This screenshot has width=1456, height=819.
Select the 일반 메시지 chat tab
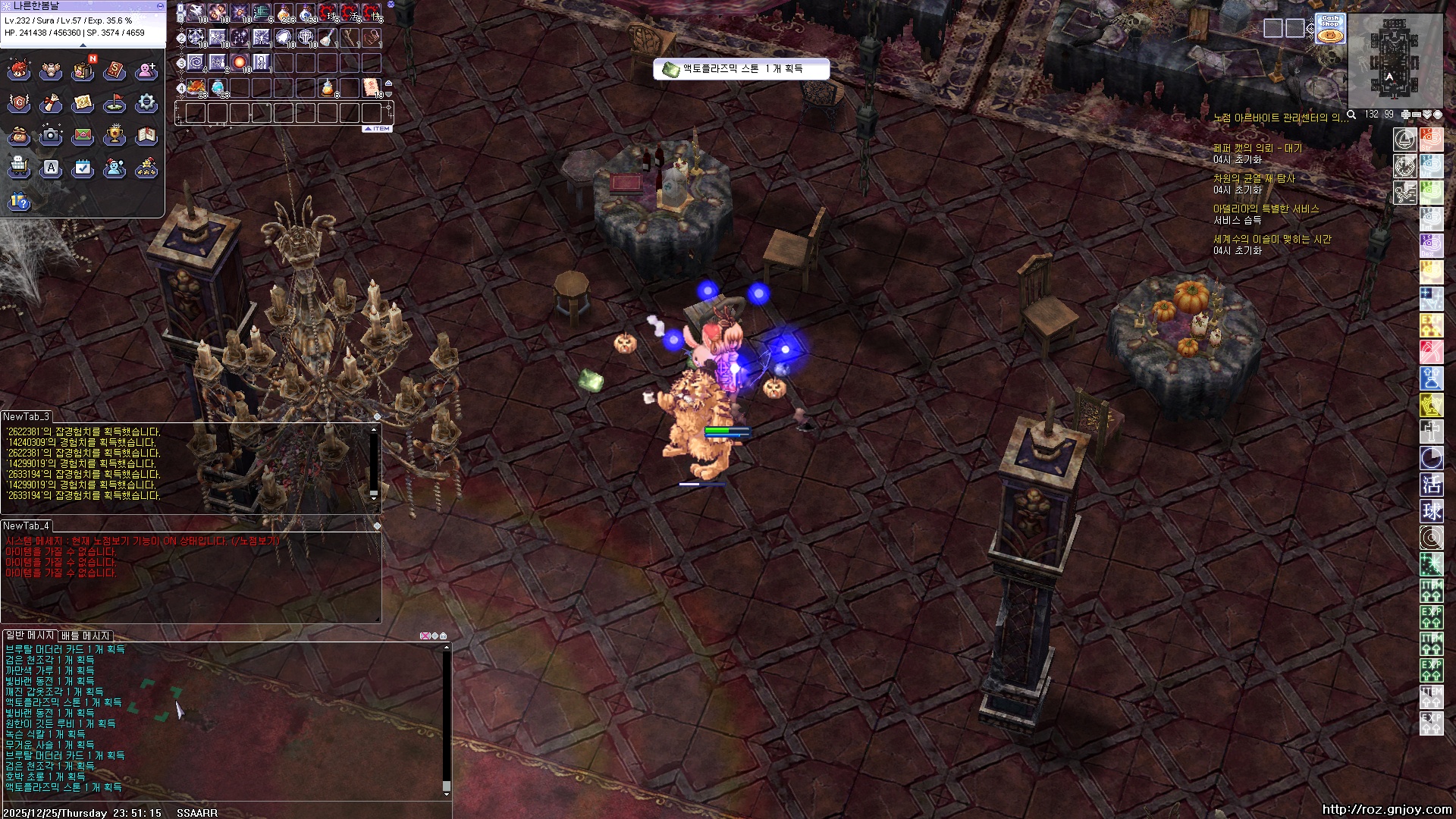point(30,635)
